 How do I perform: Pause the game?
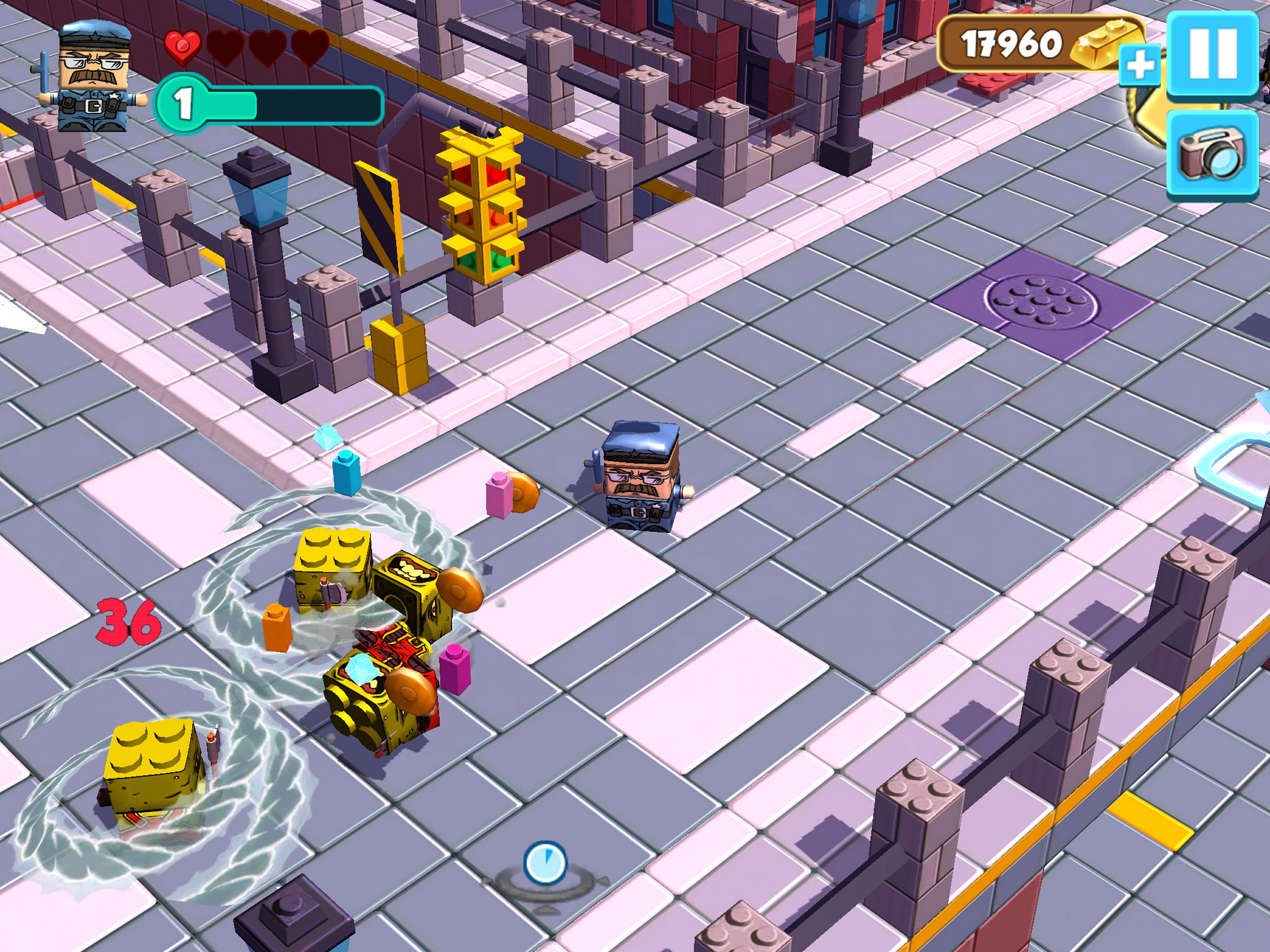1212,54
